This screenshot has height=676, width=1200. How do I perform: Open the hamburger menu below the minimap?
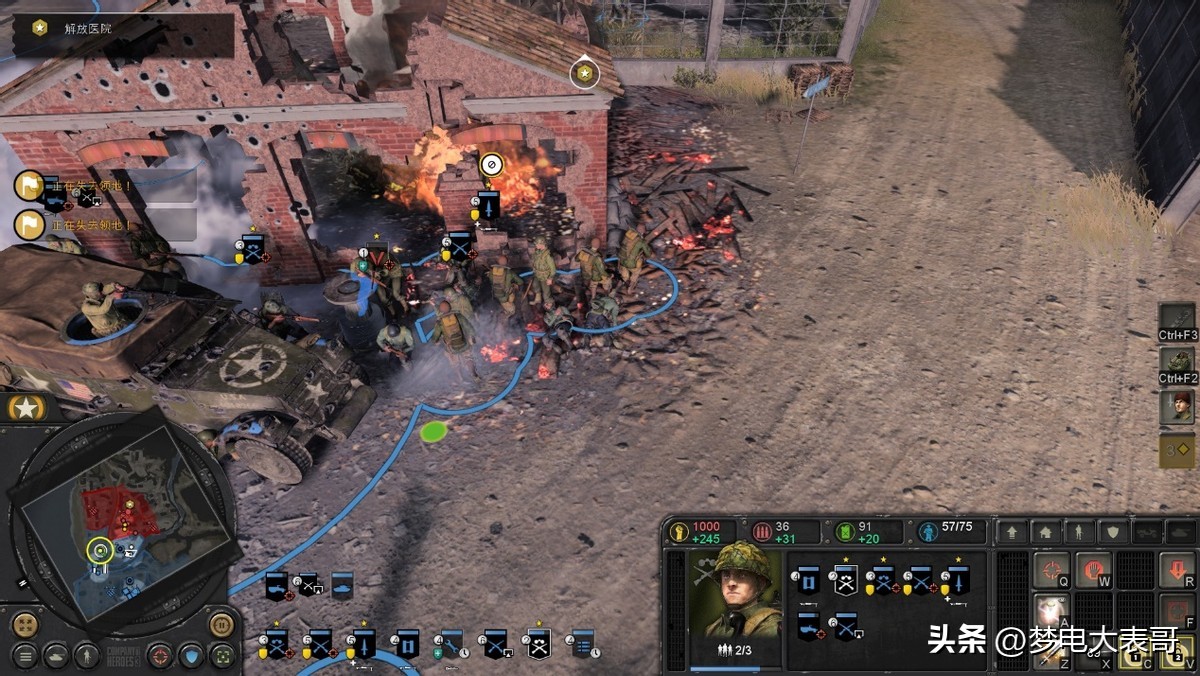tap(25, 656)
